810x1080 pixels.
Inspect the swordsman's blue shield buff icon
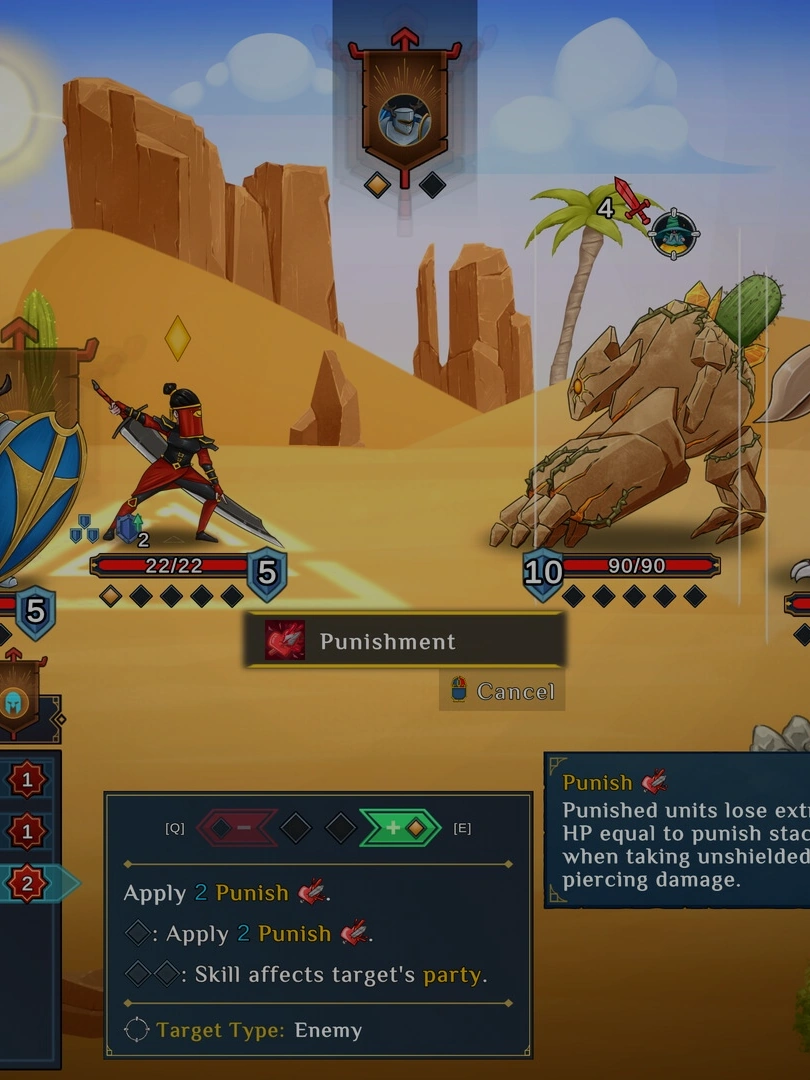(x=128, y=528)
